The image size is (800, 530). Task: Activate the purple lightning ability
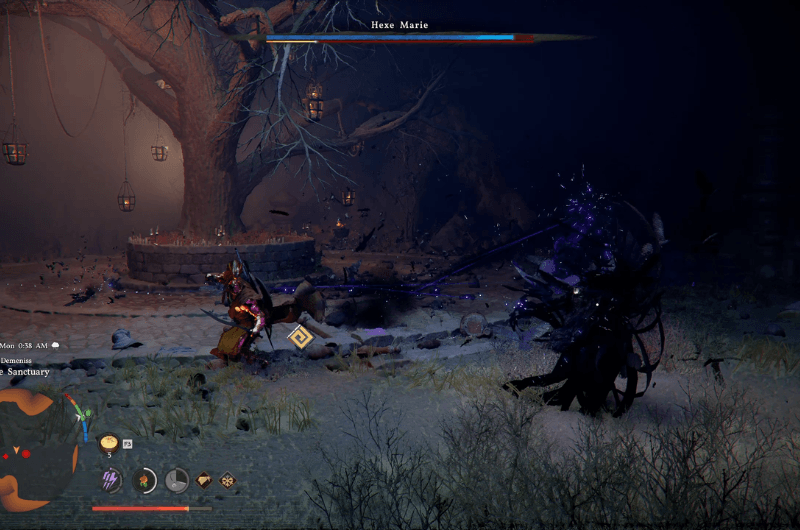tap(111, 480)
